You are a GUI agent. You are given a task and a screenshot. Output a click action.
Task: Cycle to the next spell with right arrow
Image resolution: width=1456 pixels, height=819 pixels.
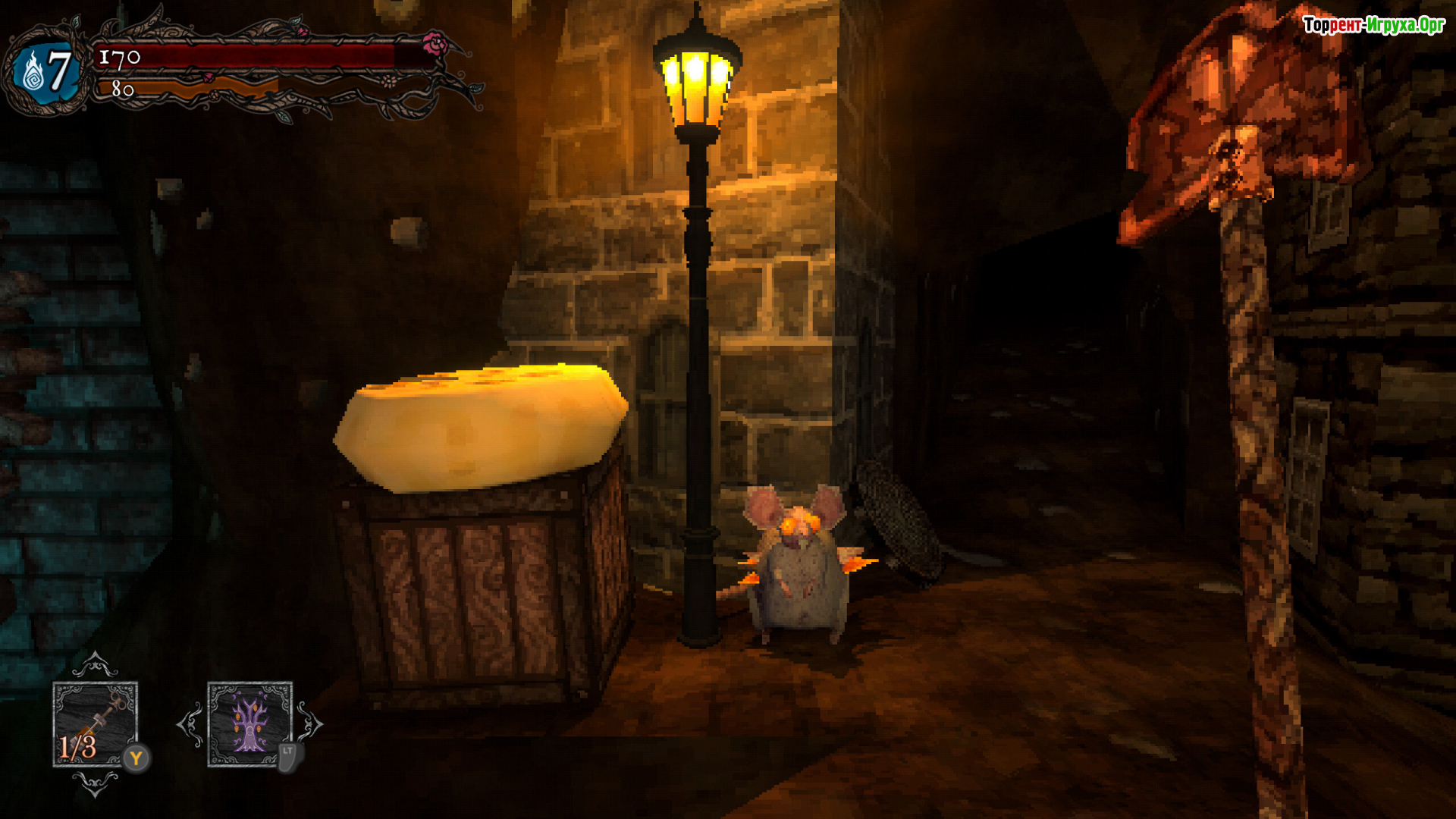[309, 723]
